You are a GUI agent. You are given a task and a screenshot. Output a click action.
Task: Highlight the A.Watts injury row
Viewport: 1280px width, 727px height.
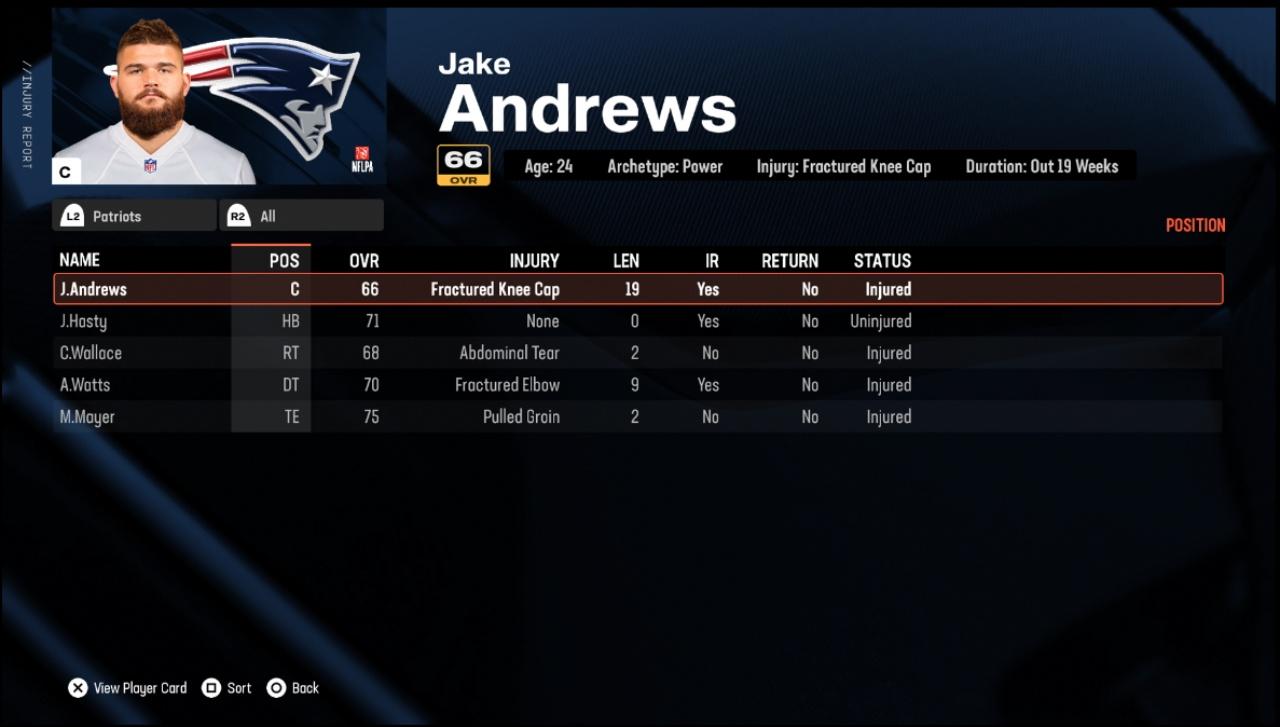point(637,385)
